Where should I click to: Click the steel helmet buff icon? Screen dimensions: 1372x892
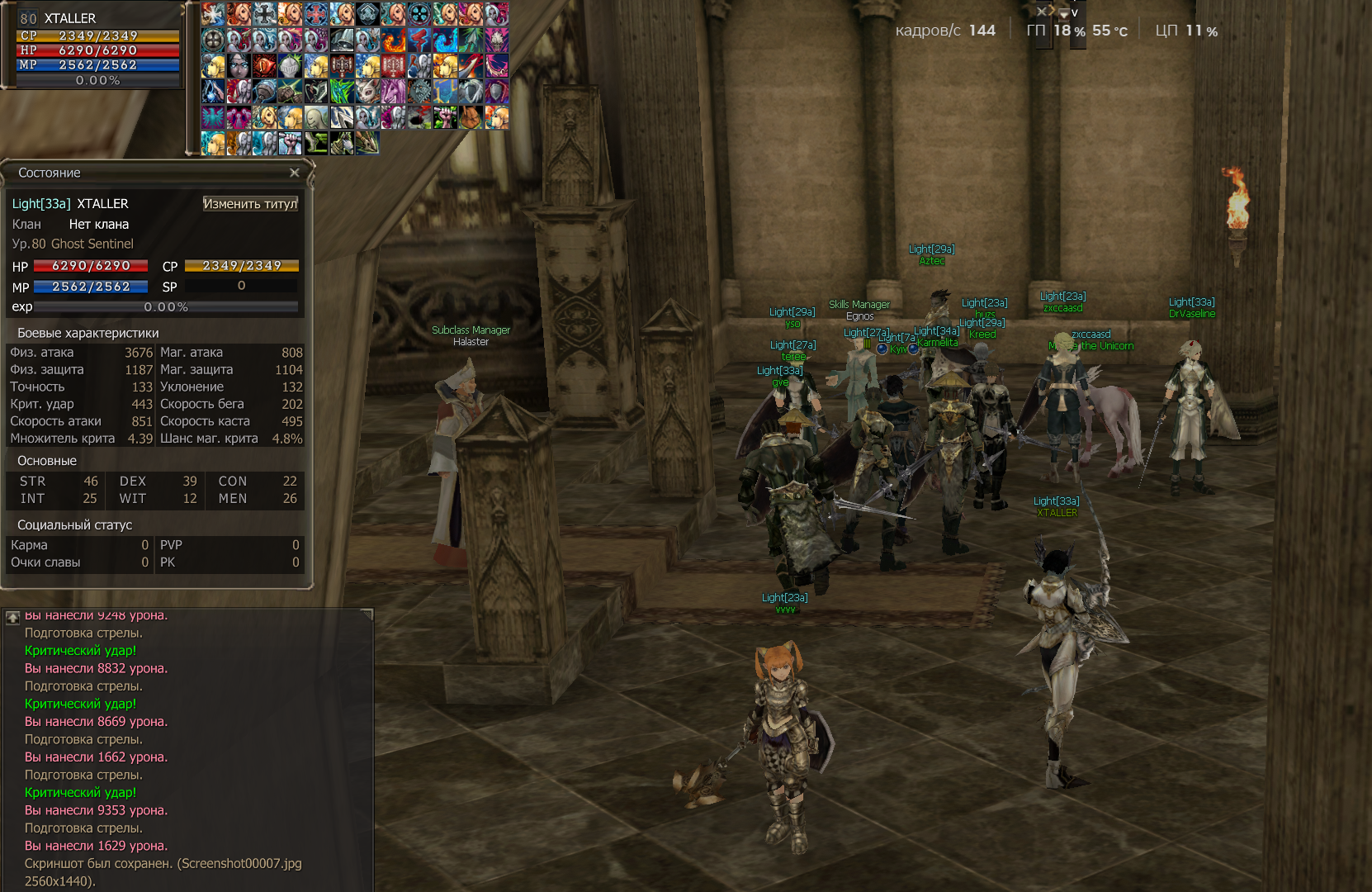point(341,40)
